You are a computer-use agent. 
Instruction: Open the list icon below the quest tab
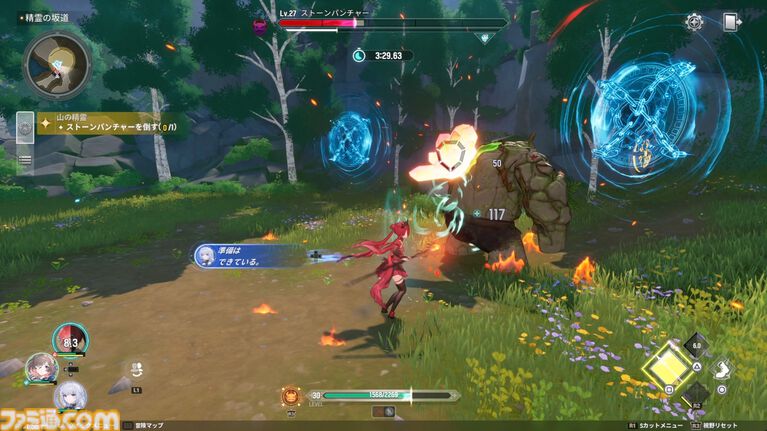(x=24, y=159)
